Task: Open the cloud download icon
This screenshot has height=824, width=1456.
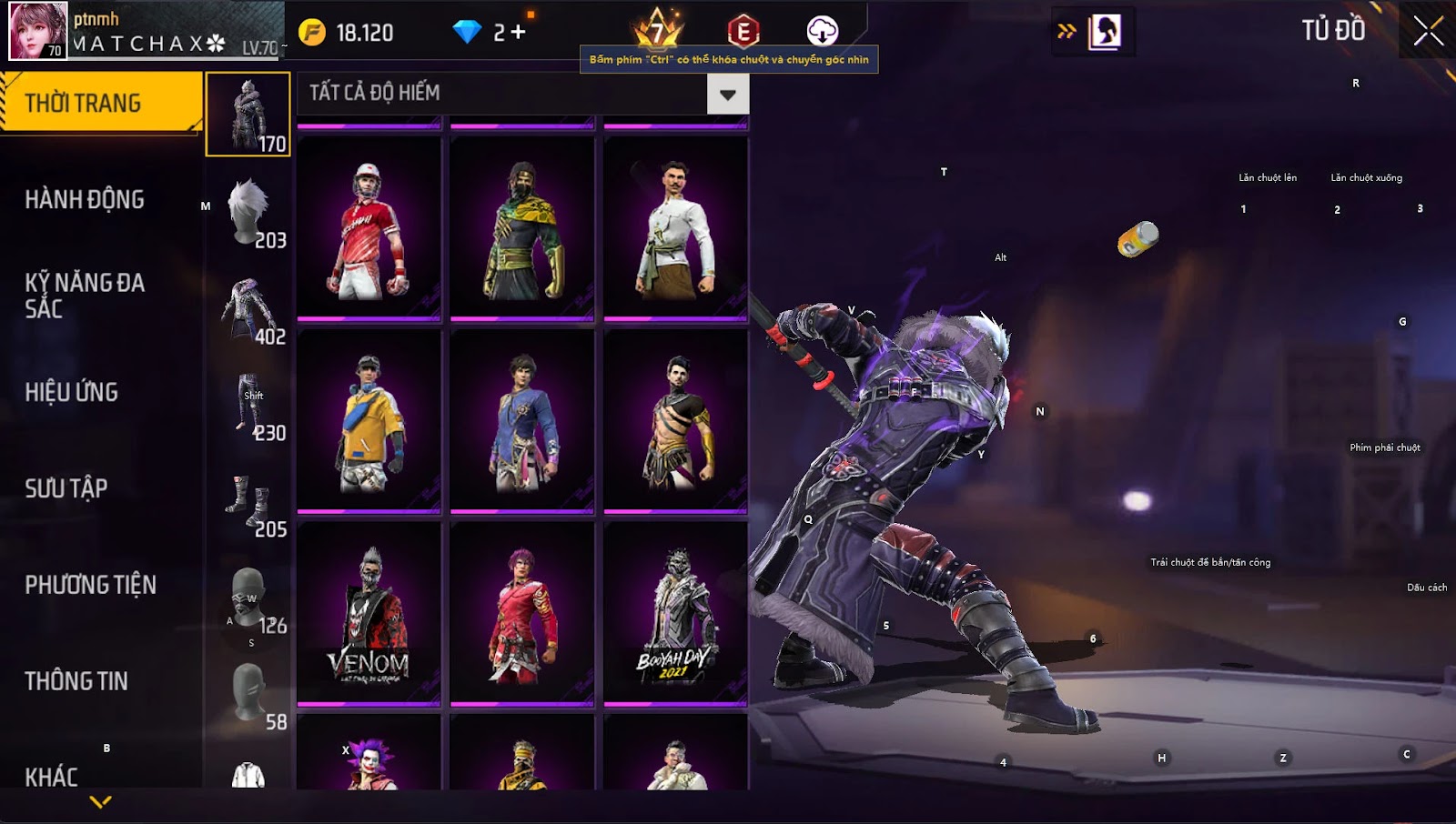Action: point(822,31)
